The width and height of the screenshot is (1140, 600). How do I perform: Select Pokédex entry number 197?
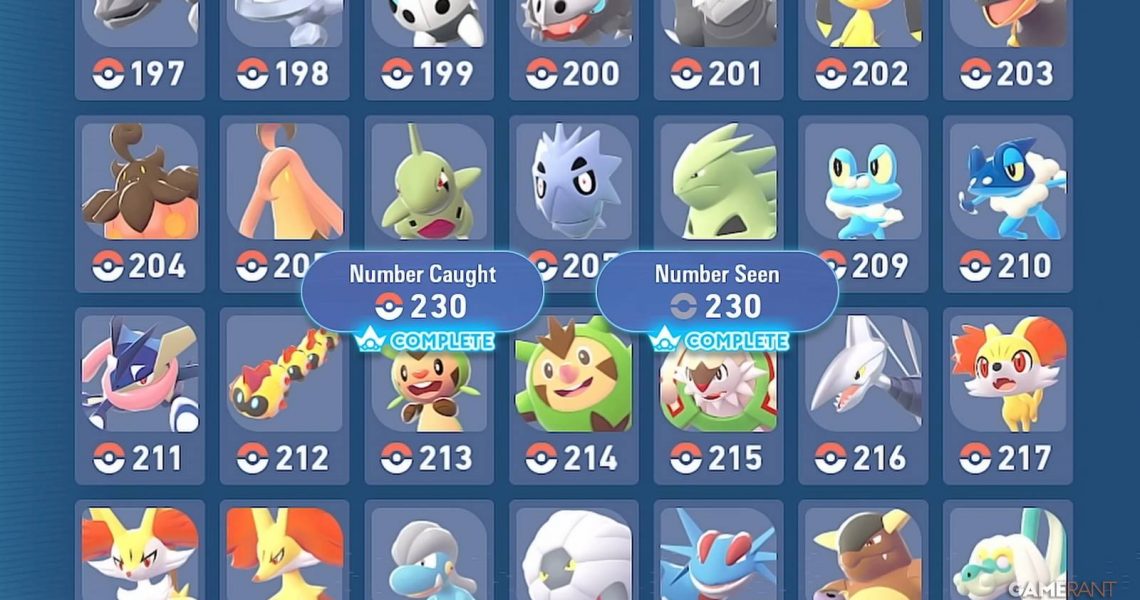pos(140,45)
